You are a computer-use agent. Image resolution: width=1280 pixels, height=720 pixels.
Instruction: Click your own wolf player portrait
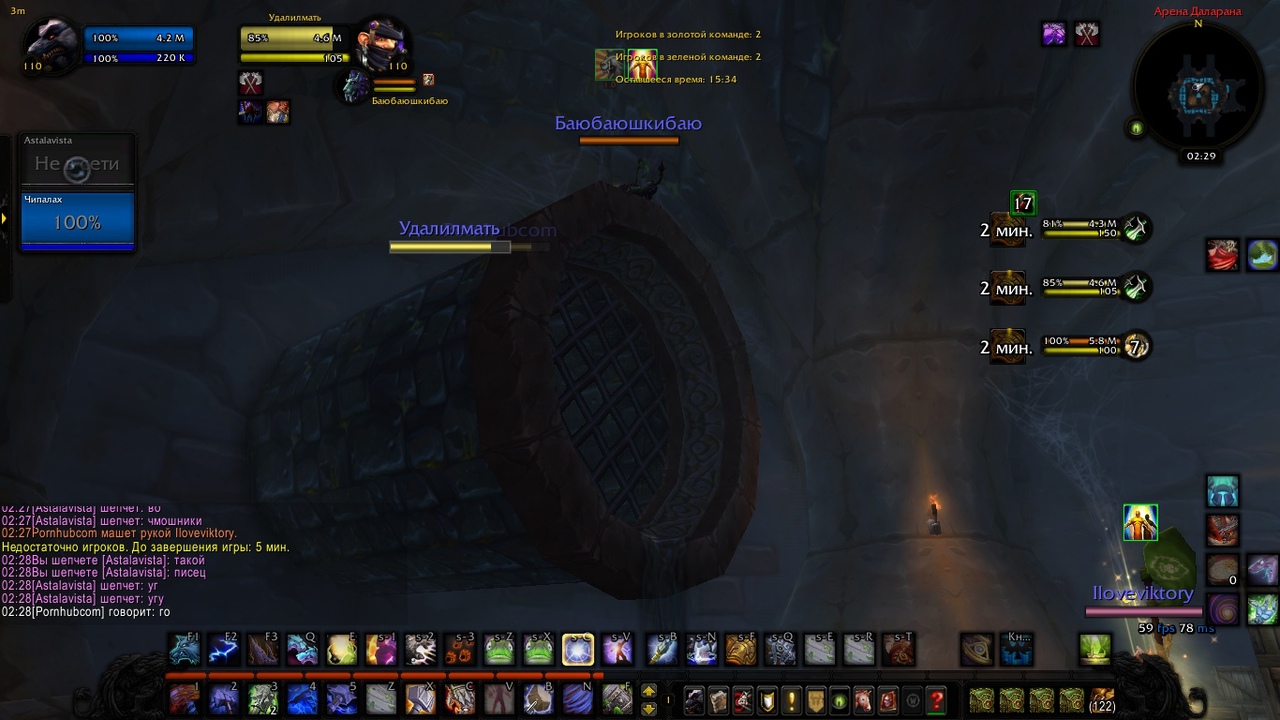[x=50, y=46]
